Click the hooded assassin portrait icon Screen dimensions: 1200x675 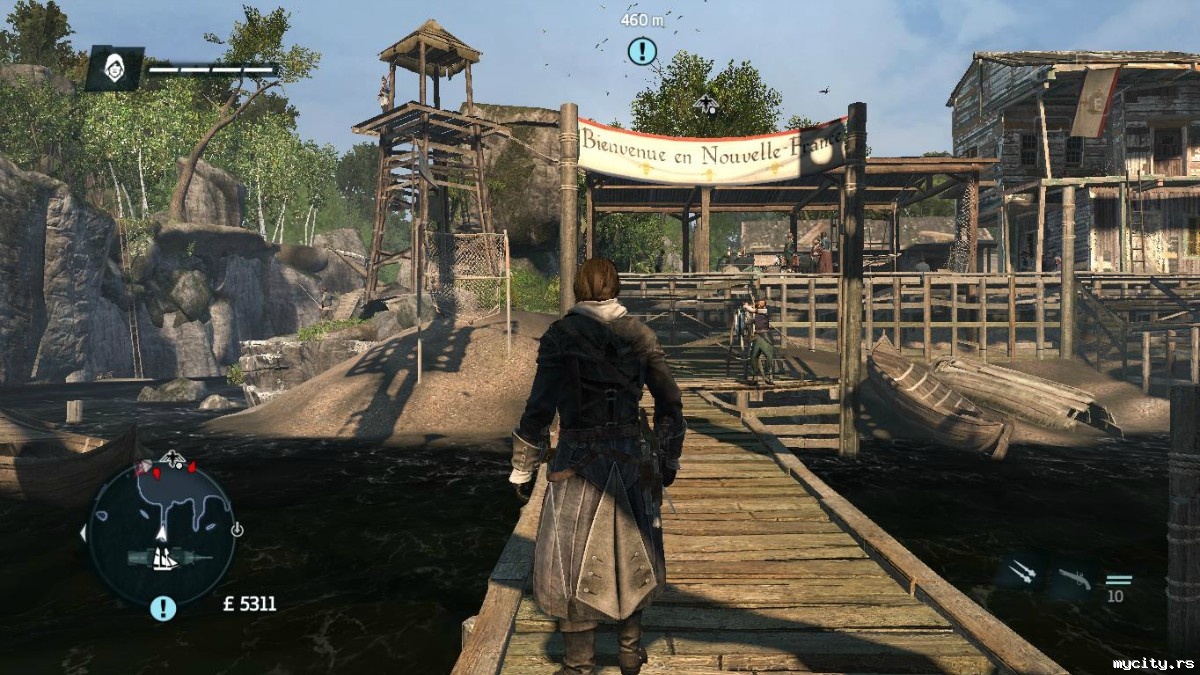pyautogui.click(x=113, y=69)
